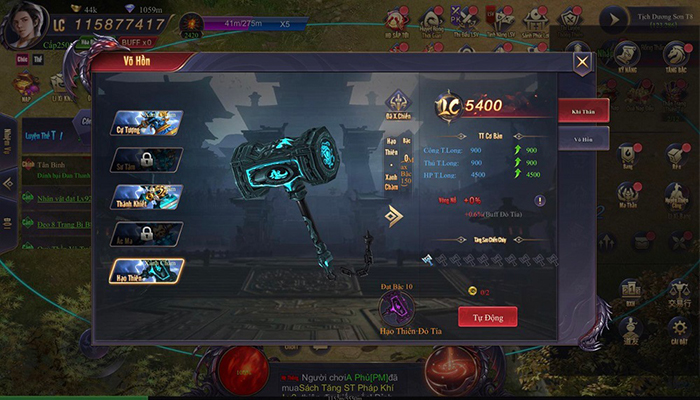Select the locked Ác Ma entry
This screenshot has width=700, height=400.
click(146, 234)
